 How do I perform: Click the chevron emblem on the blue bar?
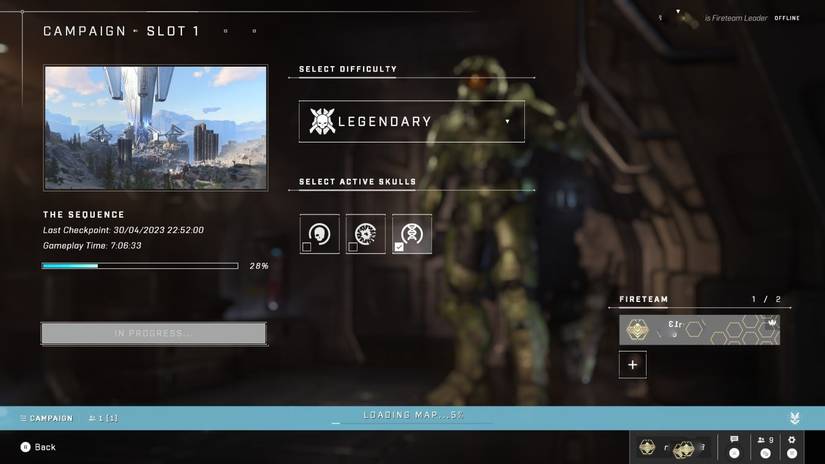[x=795, y=418]
